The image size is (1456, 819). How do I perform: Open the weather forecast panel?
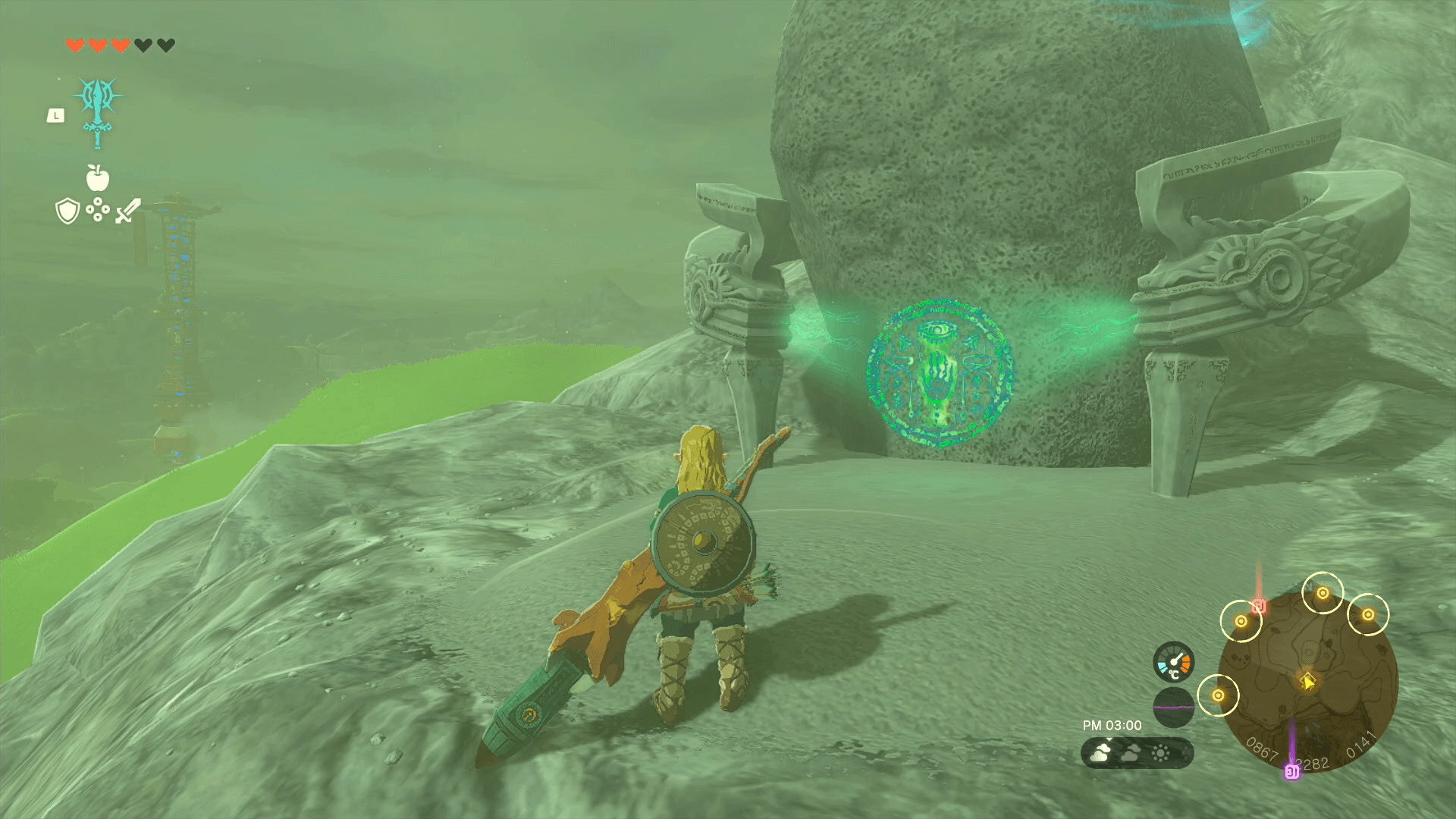pyautogui.click(x=1137, y=753)
